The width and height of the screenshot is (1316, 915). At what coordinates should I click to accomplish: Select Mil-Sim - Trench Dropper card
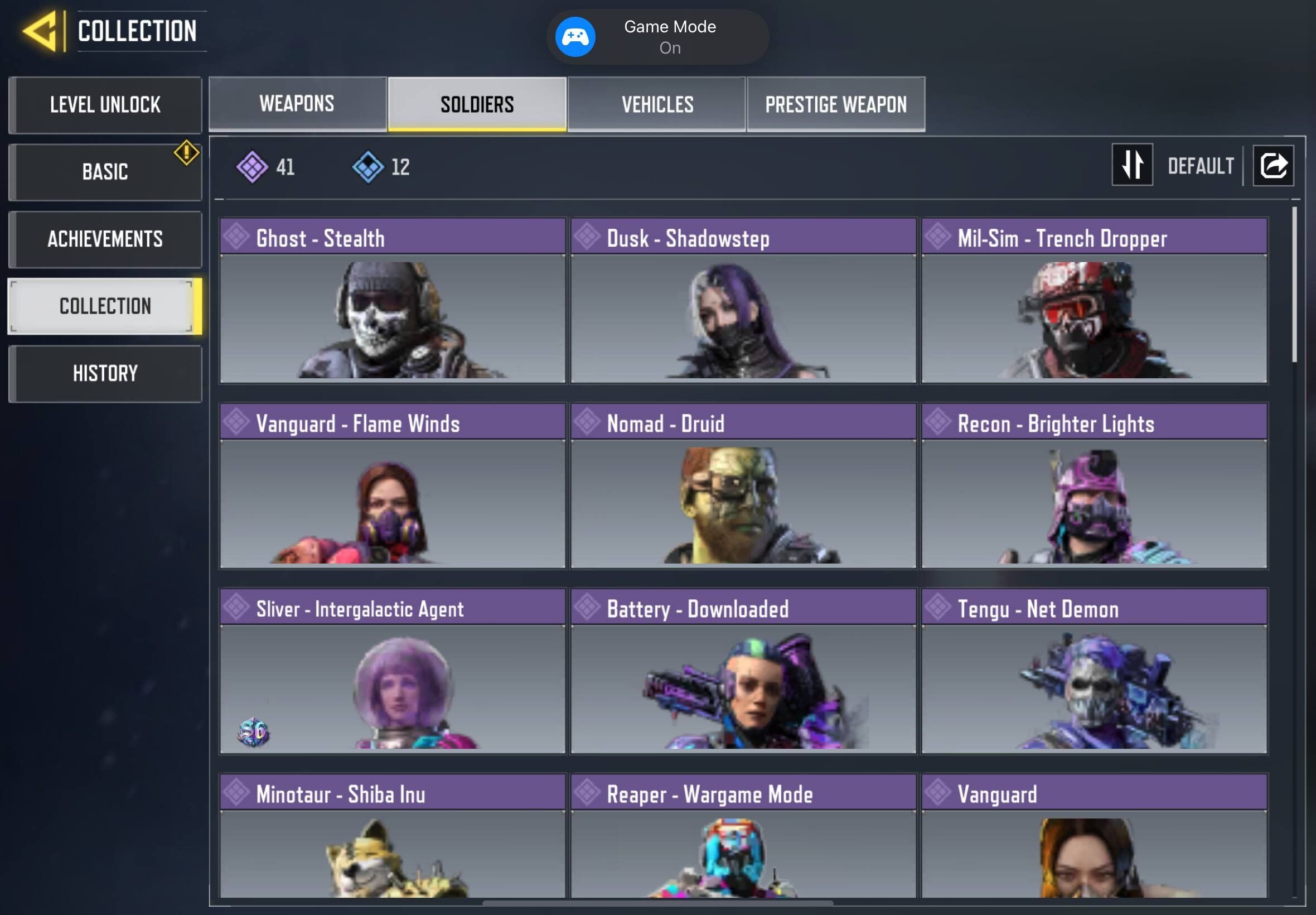(x=1094, y=300)
